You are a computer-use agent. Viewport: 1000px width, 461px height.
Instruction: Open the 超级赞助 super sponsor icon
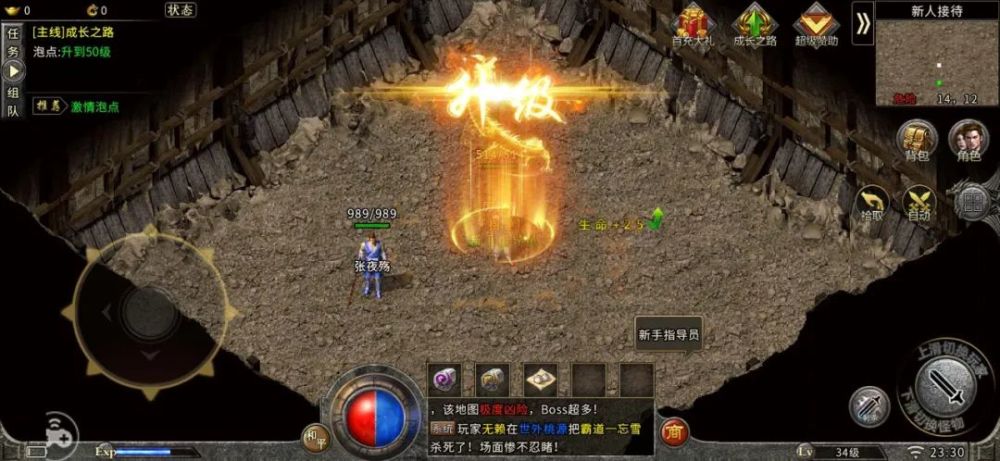tap(817, 24)
